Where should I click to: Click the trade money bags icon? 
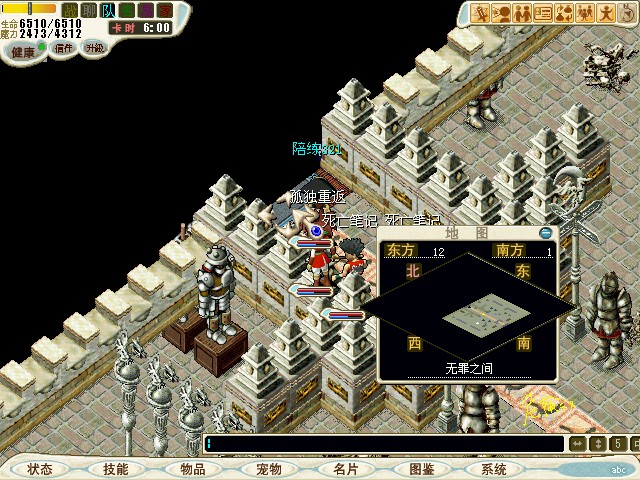(x=565, y=13)
